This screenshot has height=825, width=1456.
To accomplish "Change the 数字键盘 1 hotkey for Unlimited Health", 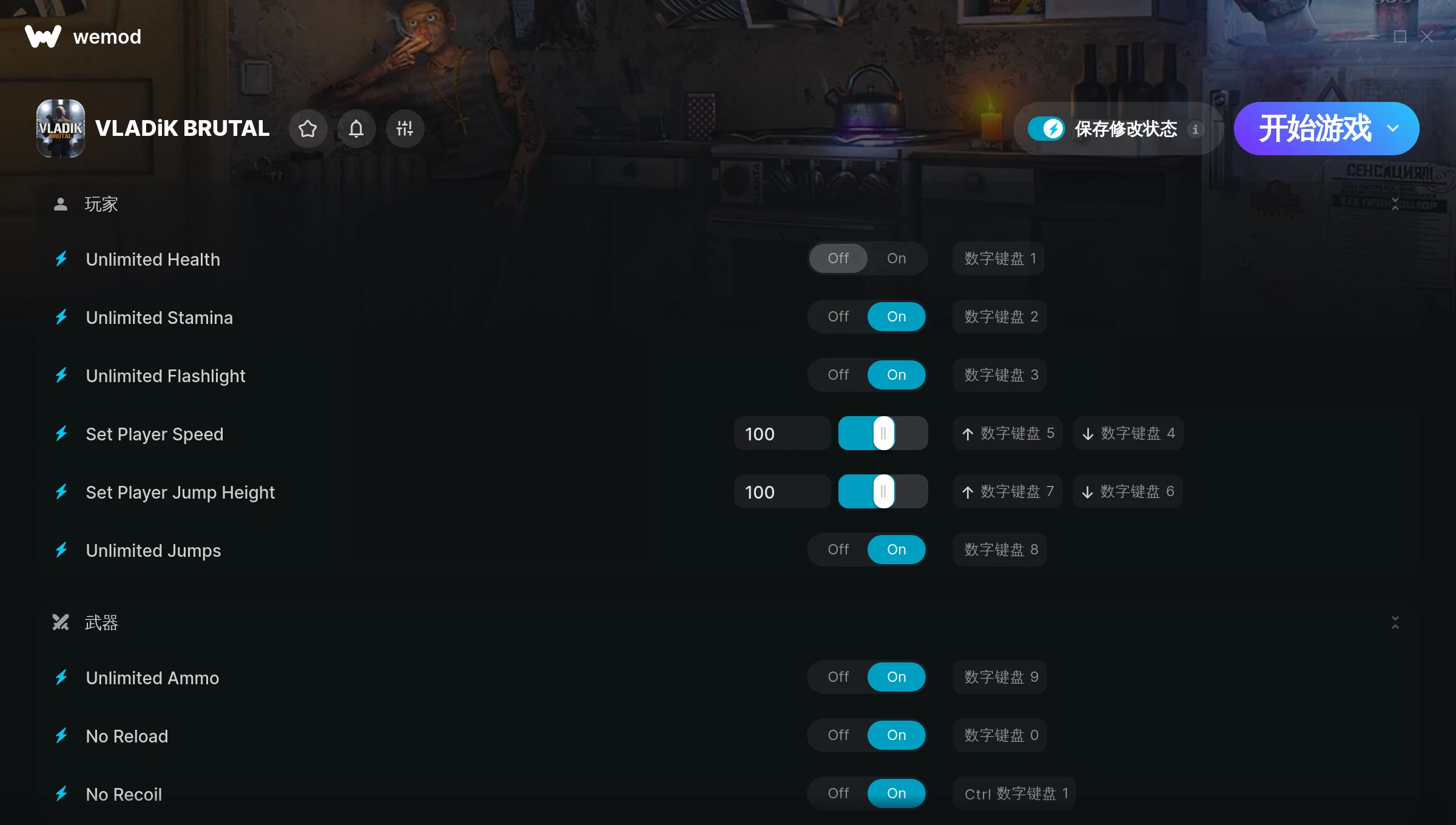I will pos(999,258).
